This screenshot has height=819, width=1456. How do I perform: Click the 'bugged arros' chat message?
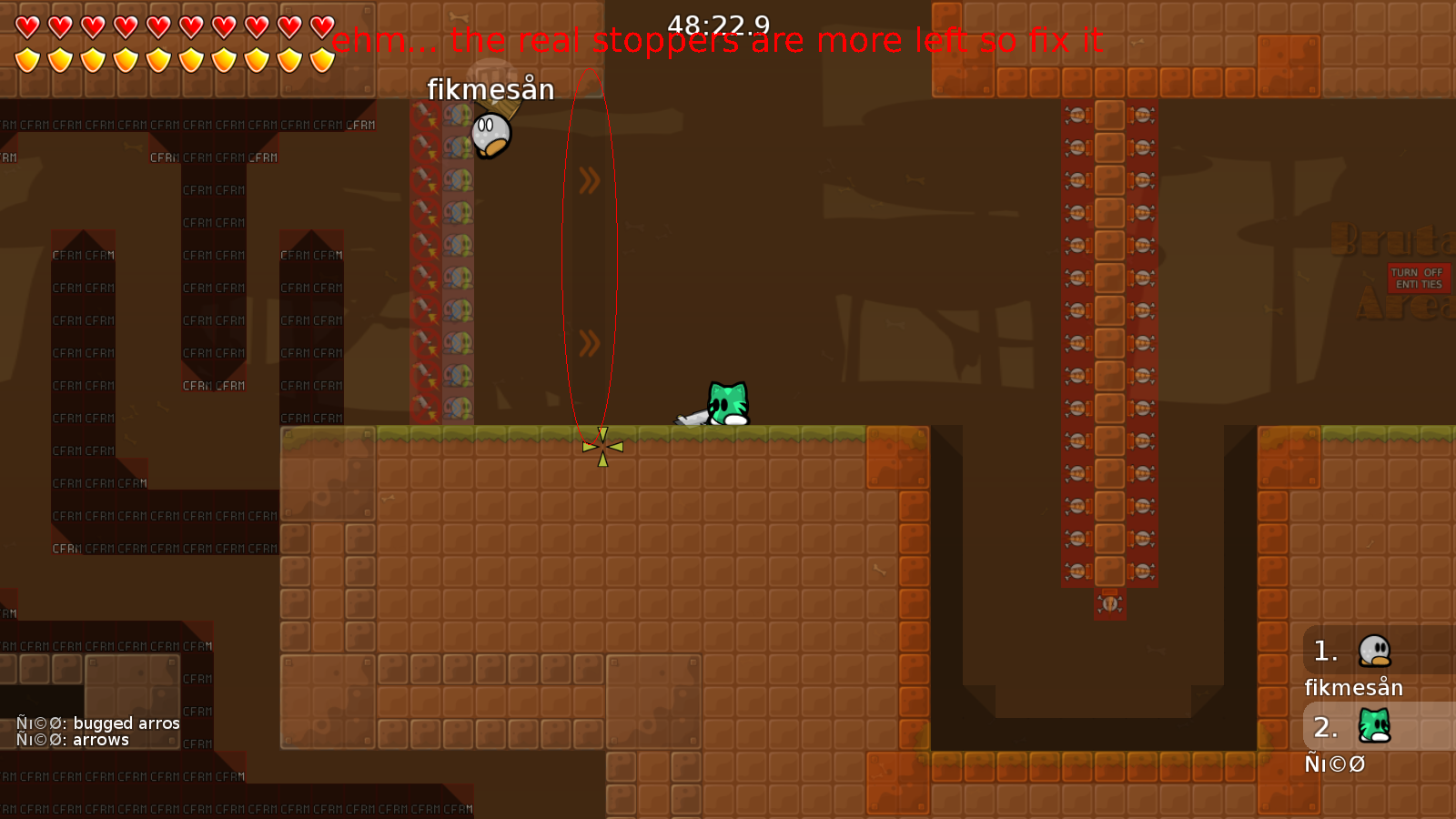click(x=96, y=723)
